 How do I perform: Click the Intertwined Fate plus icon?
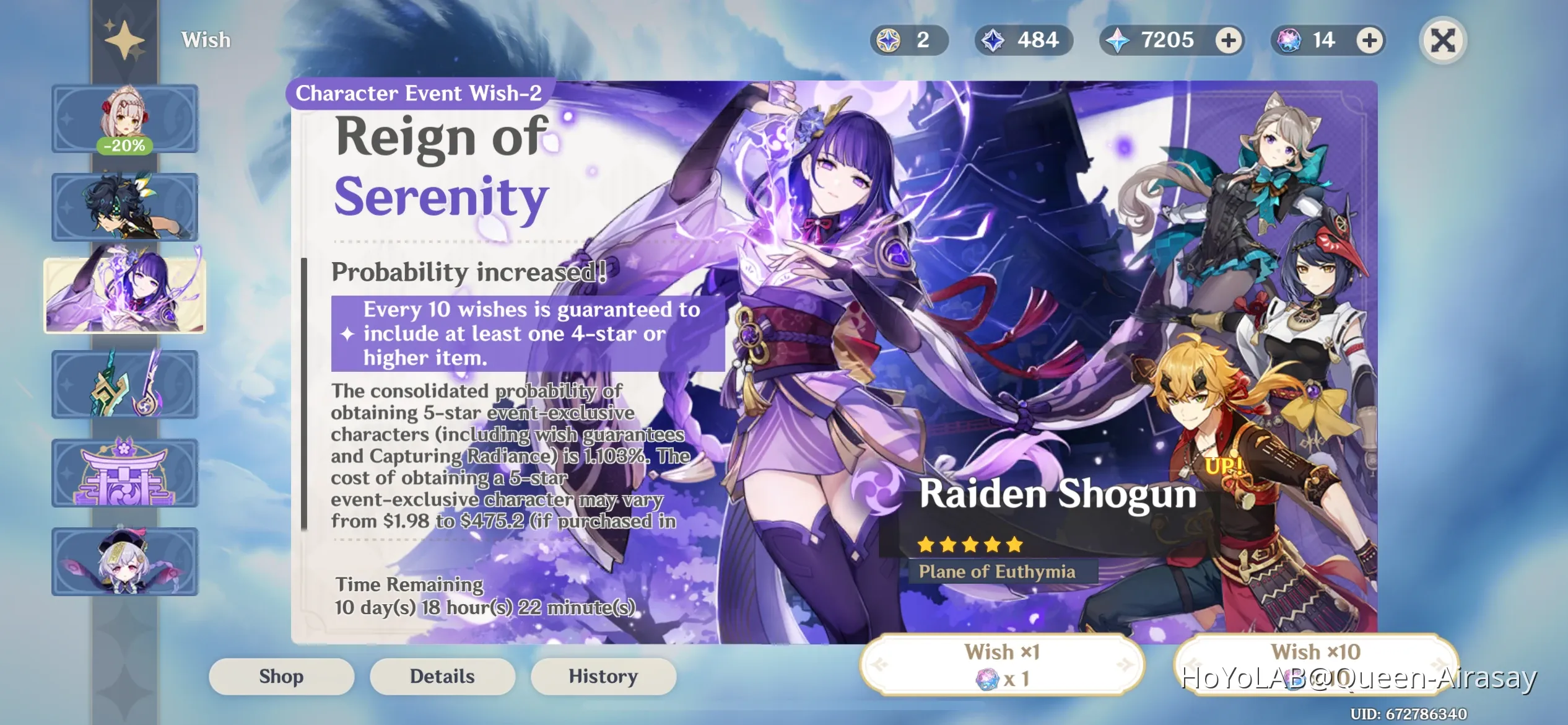(1370, 40)
